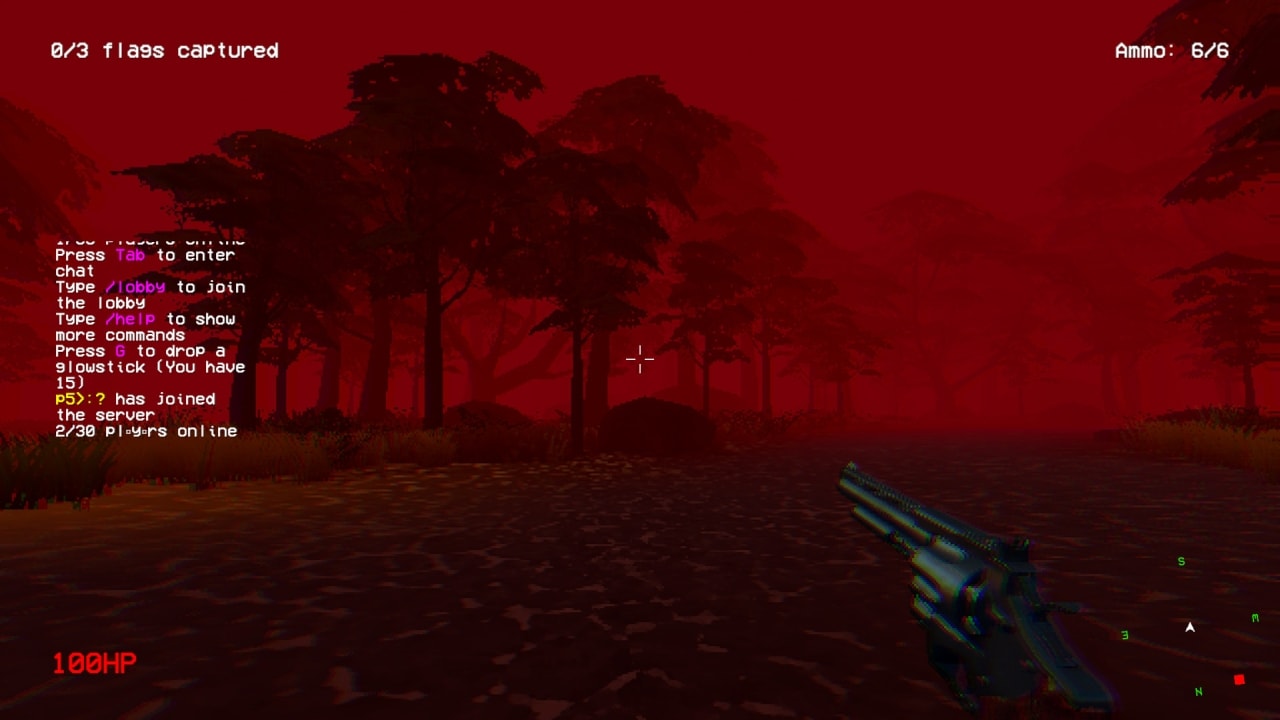Click the green S marker on the minimap
Image resolution: width=1280 pixels, height=720 pixels.
[1180, 561]
